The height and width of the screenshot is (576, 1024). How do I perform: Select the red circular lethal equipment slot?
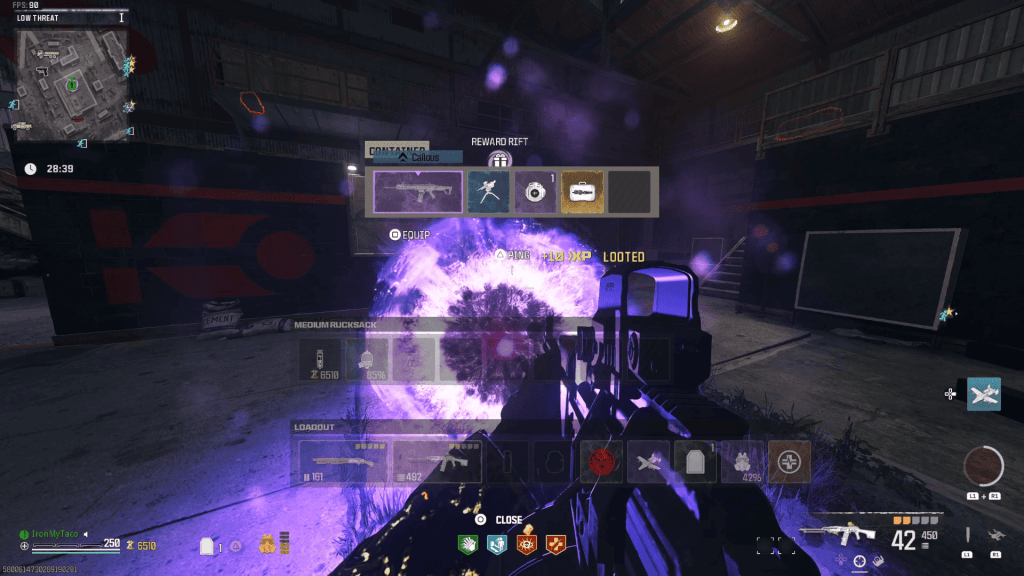[x=602, y=461]
